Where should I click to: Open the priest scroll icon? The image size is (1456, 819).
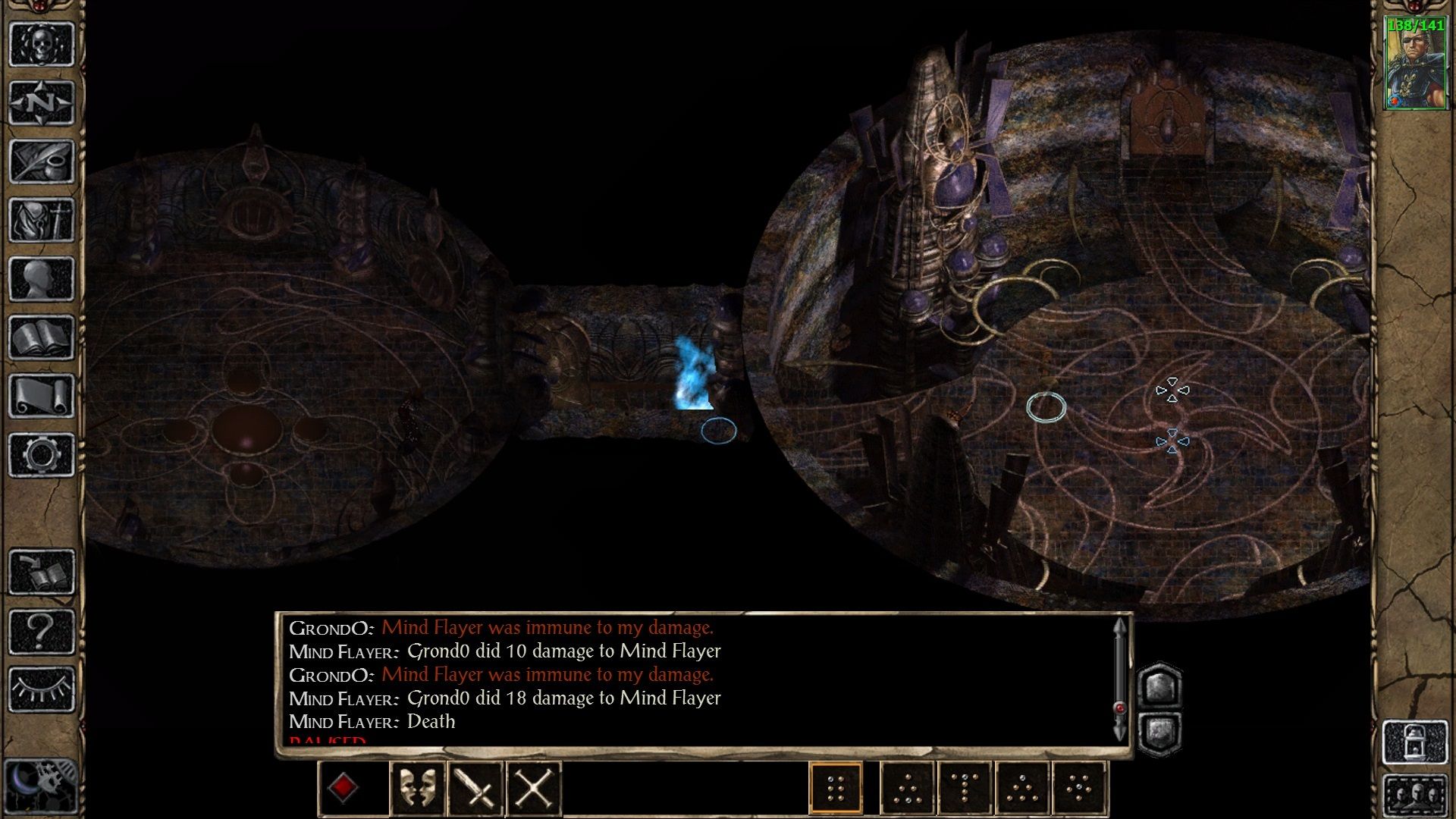pyautogui.click(x=42, y=396)
